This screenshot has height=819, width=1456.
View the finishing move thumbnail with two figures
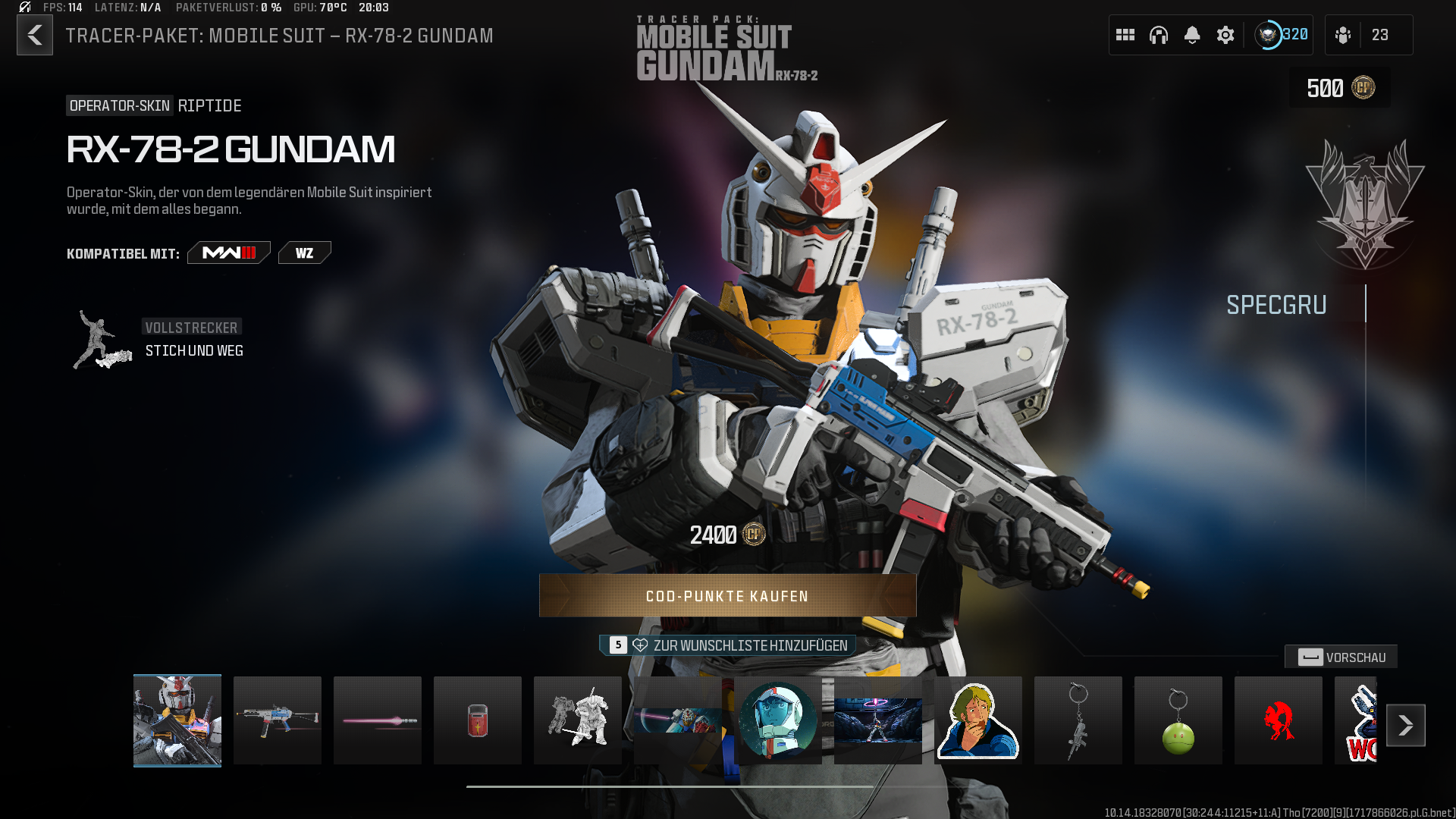[x=578, y=720]
